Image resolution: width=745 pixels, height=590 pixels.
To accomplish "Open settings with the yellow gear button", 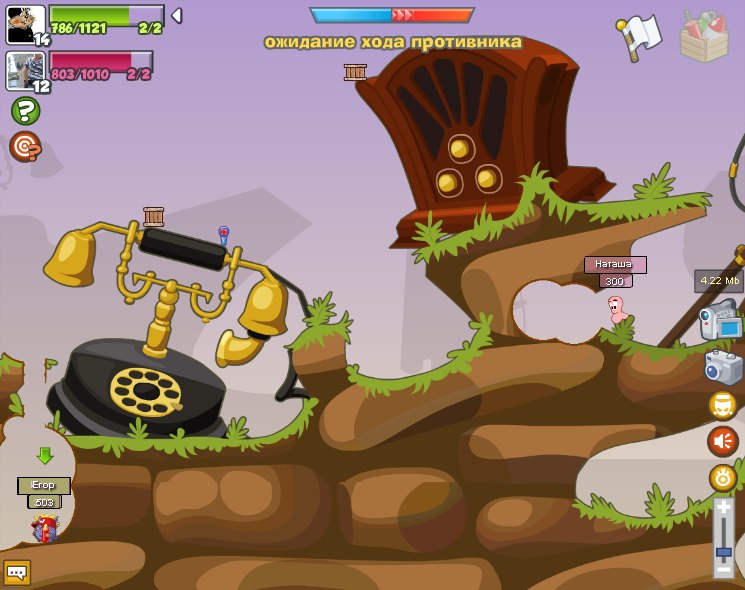I will coord(723,478).
